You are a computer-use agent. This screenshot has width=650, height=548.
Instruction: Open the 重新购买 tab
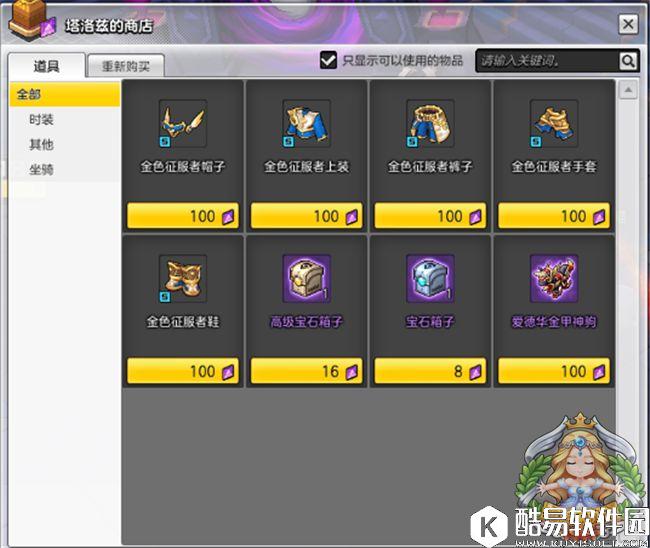click(x=126, y=67)
